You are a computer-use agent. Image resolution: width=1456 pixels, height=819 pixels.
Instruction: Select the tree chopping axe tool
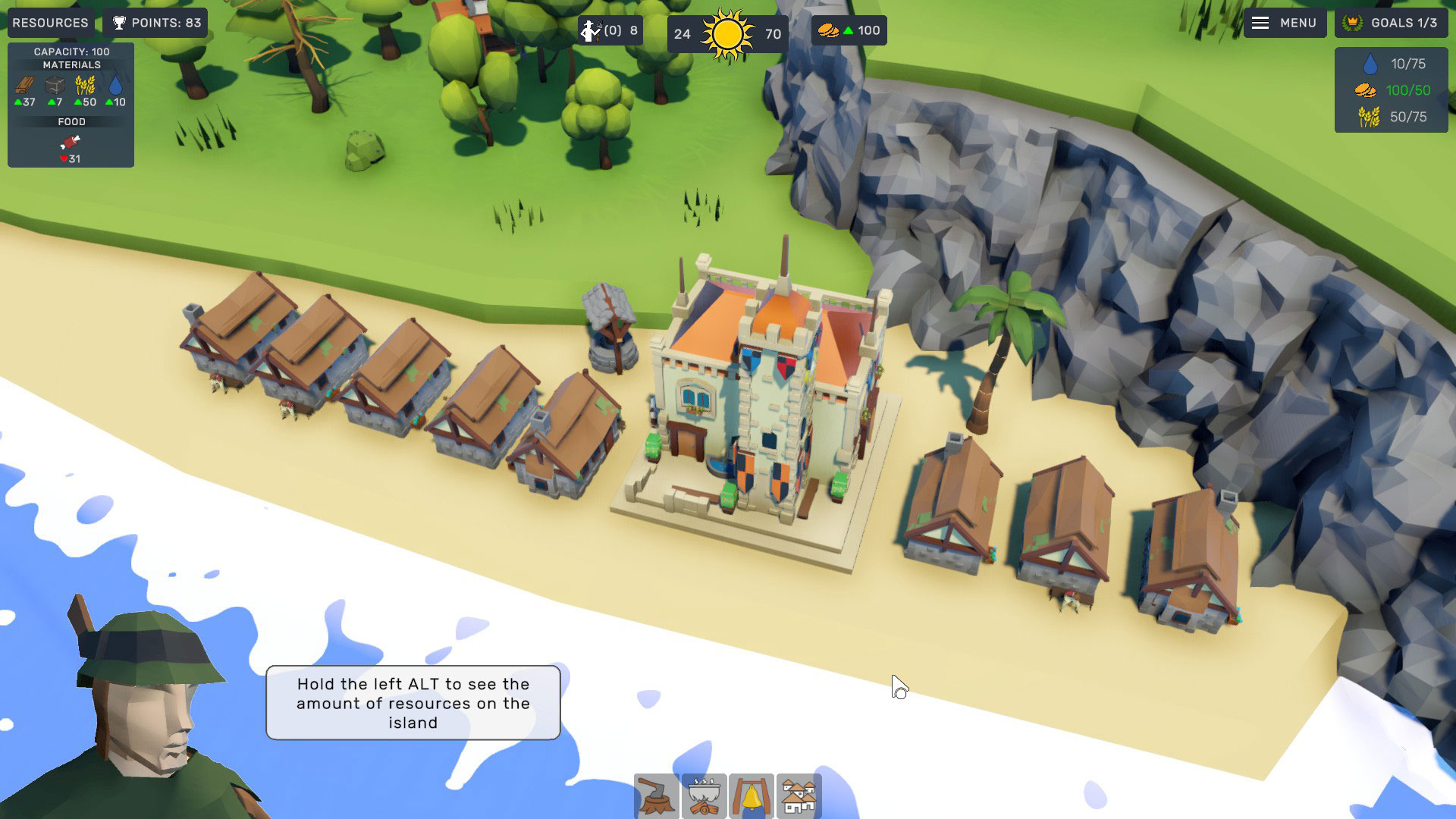coord(657,795)
